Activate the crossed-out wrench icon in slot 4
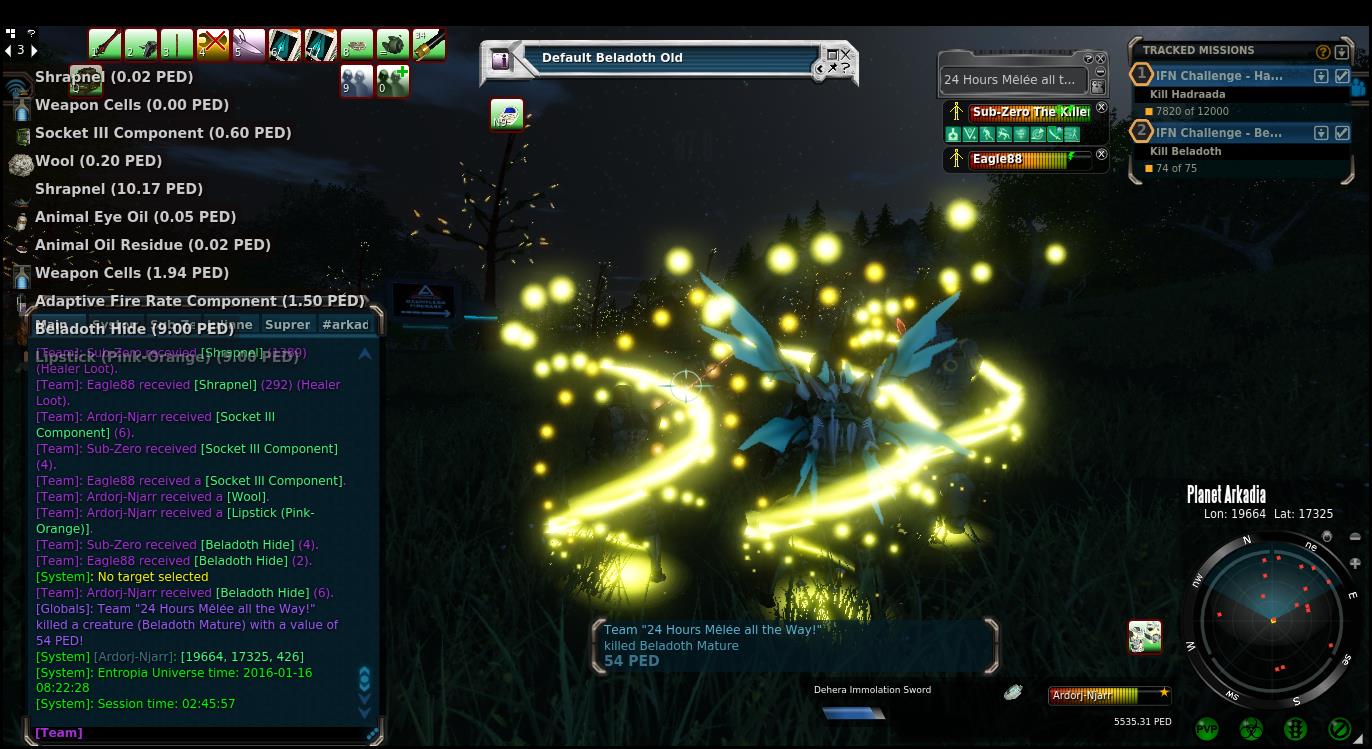The image size is (1372, 749). 212,44
